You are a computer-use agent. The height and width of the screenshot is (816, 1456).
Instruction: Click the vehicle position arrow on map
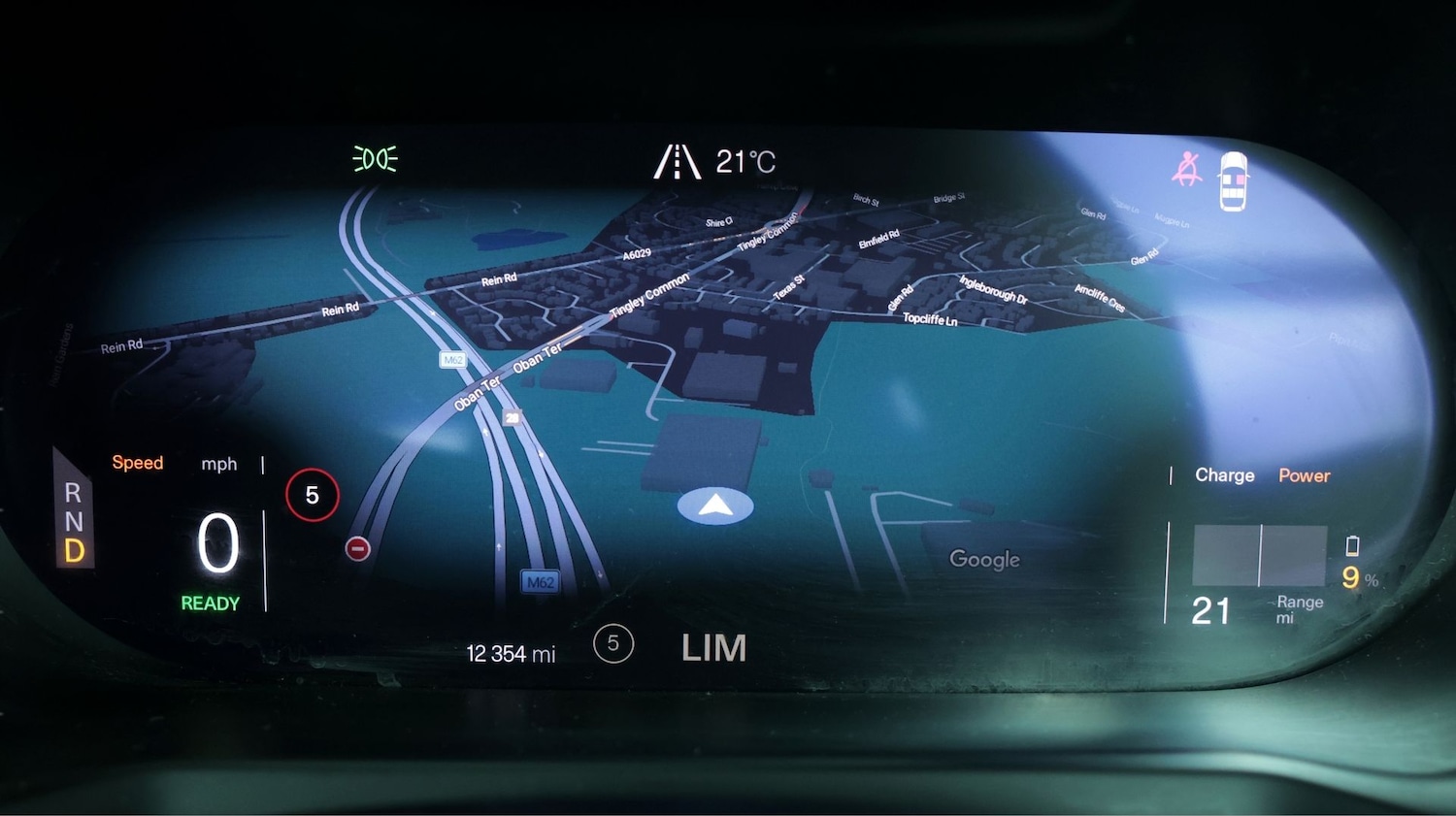[715, 506]
